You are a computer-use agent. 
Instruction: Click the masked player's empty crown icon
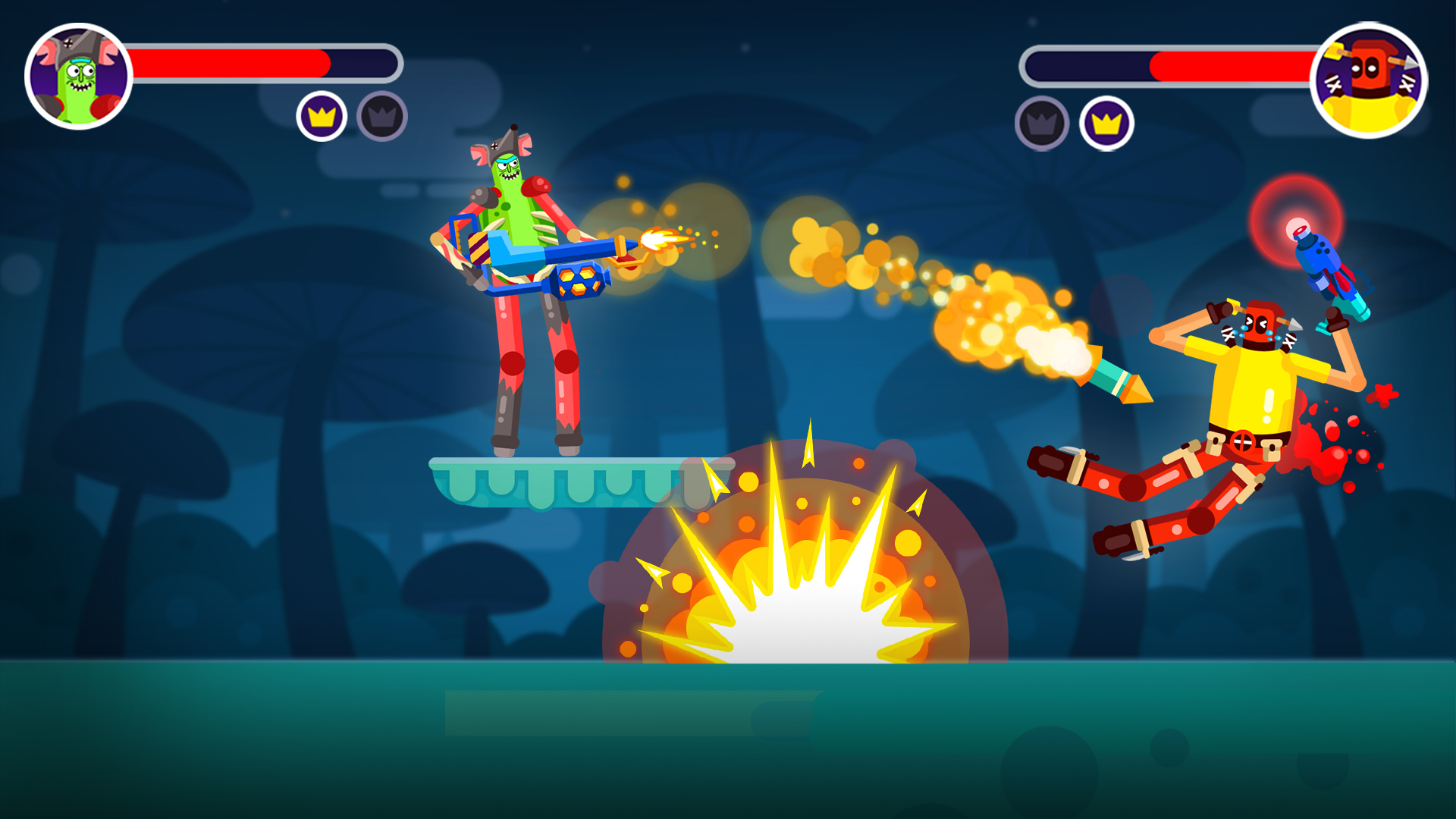coord(1042,123)
